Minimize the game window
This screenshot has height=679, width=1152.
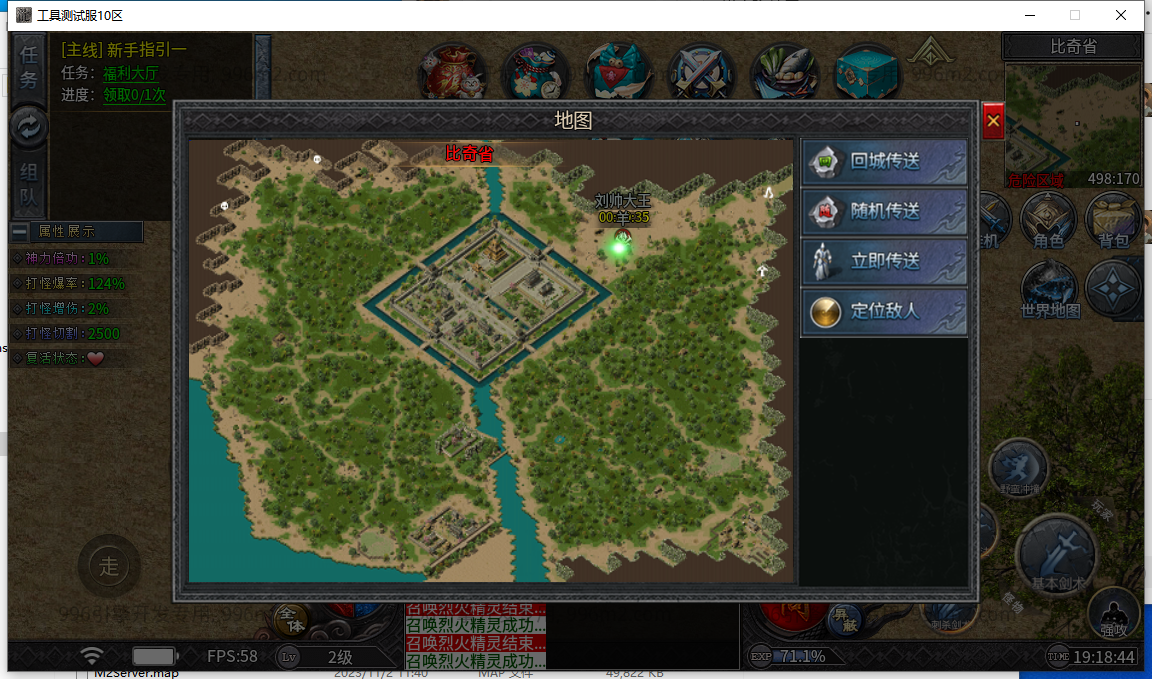click(x=1029, y=15)
